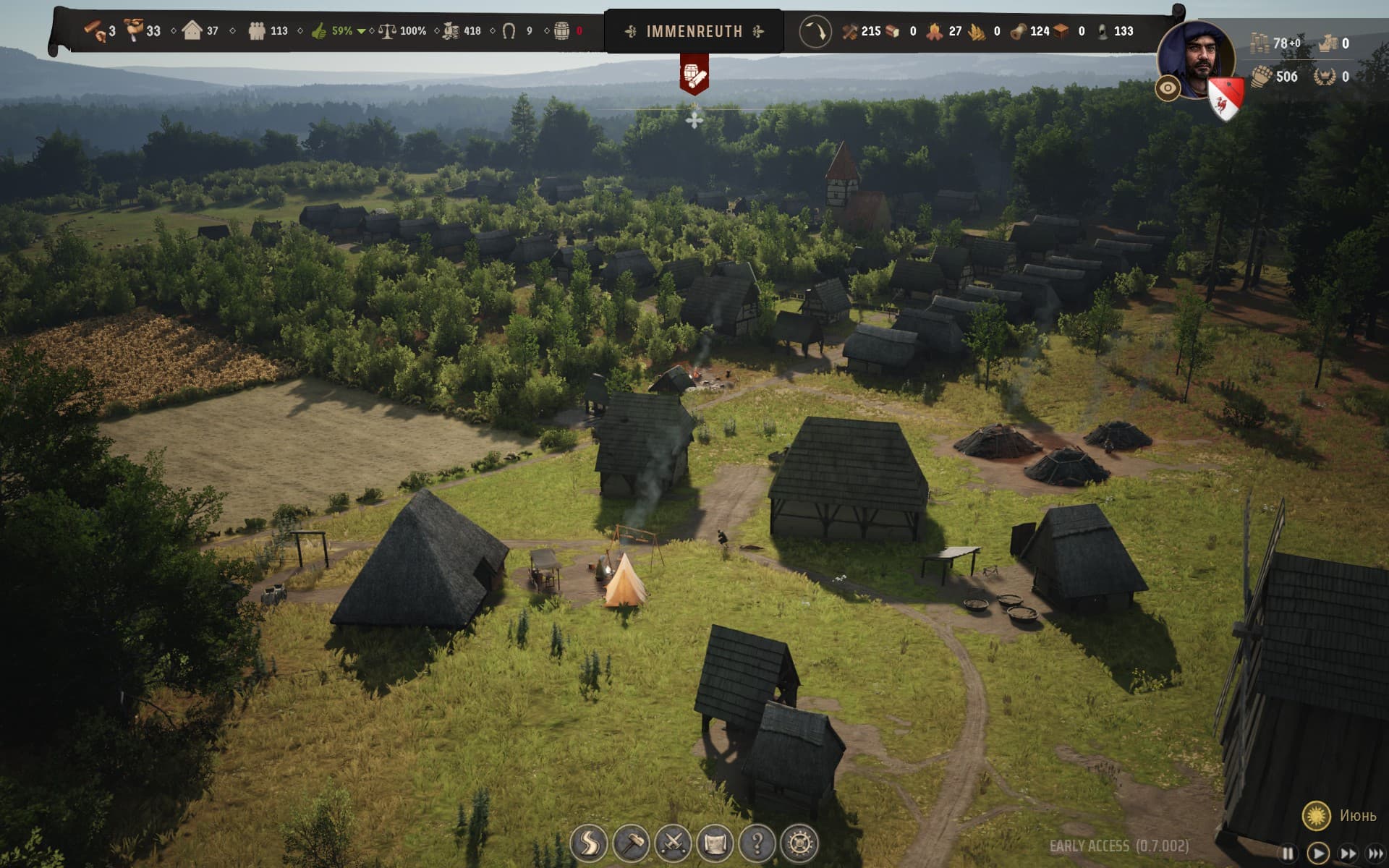Click the sun season icon

tap(1316, 816)
